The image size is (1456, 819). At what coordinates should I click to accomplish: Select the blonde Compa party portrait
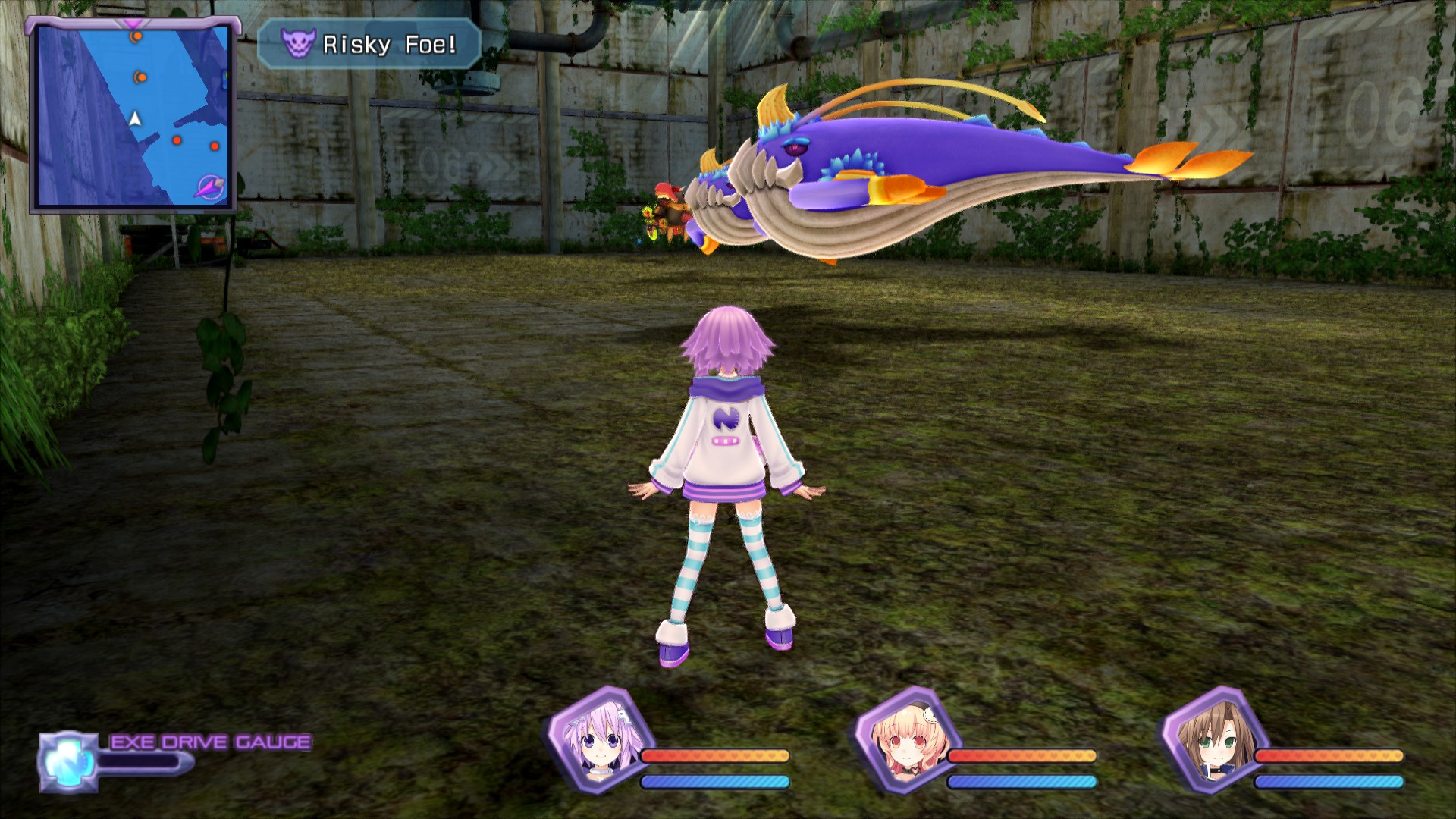pos(905,739)
